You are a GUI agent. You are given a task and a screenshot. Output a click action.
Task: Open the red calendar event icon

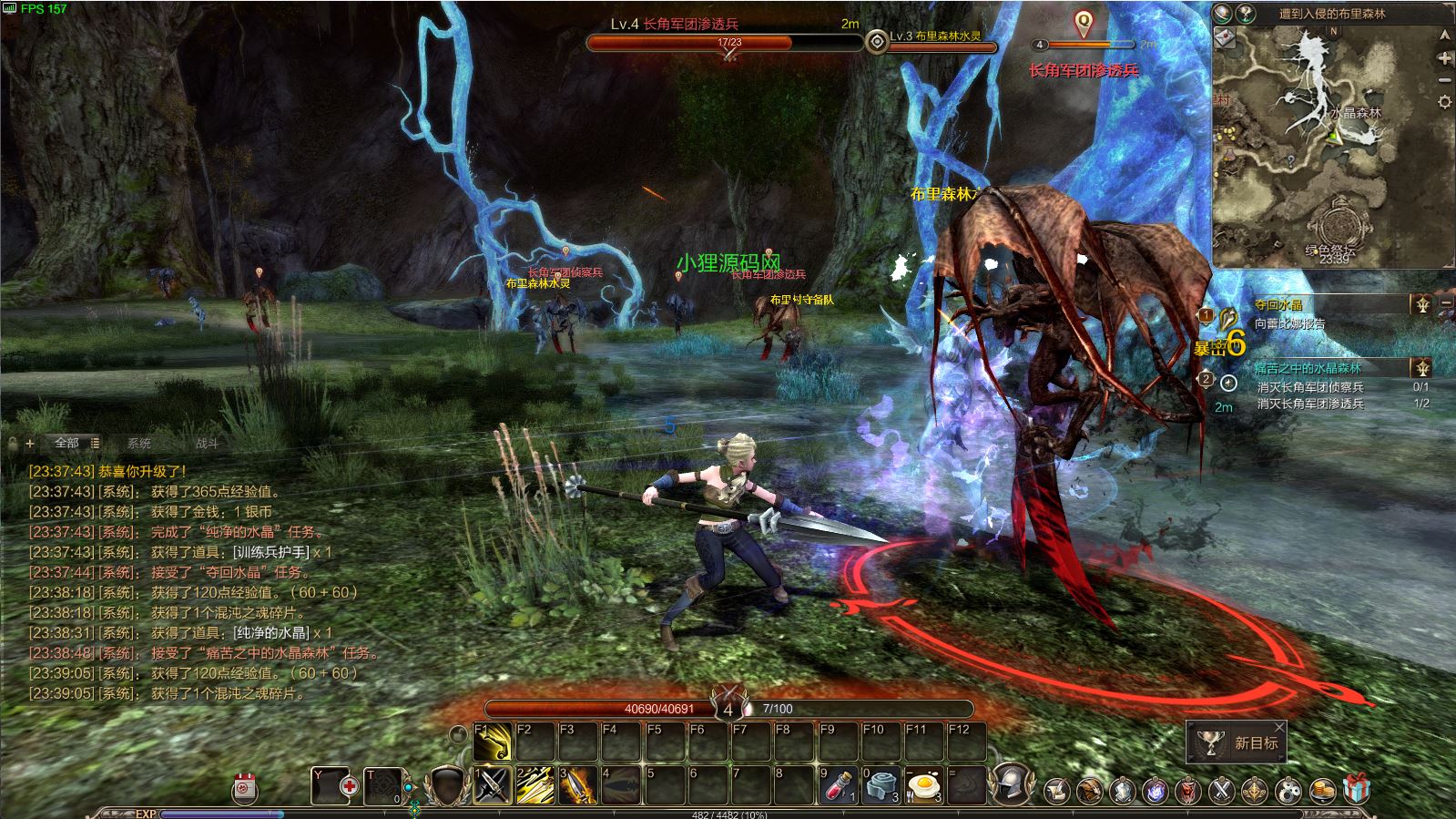[244, 788]
